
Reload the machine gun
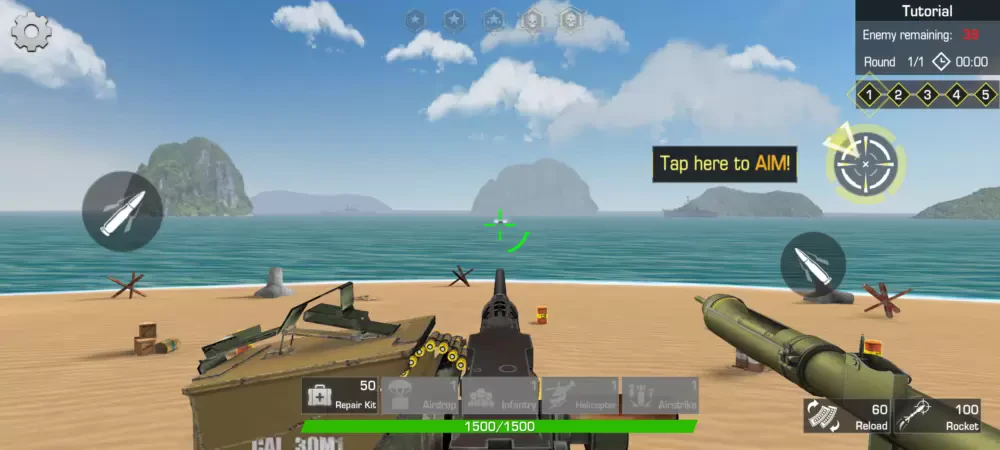tap(846, 415)
